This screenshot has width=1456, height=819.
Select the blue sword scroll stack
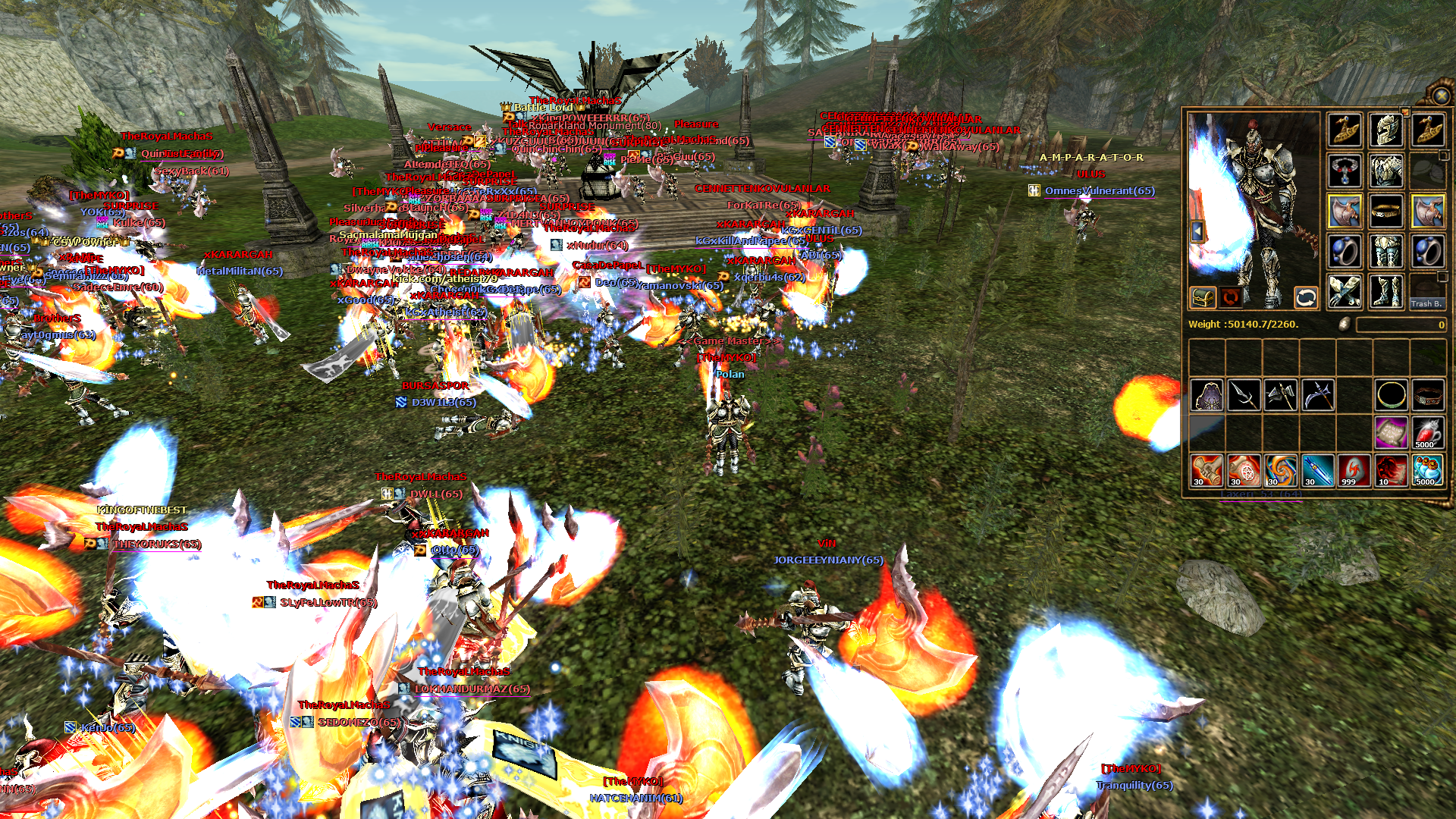point(1317,470)
